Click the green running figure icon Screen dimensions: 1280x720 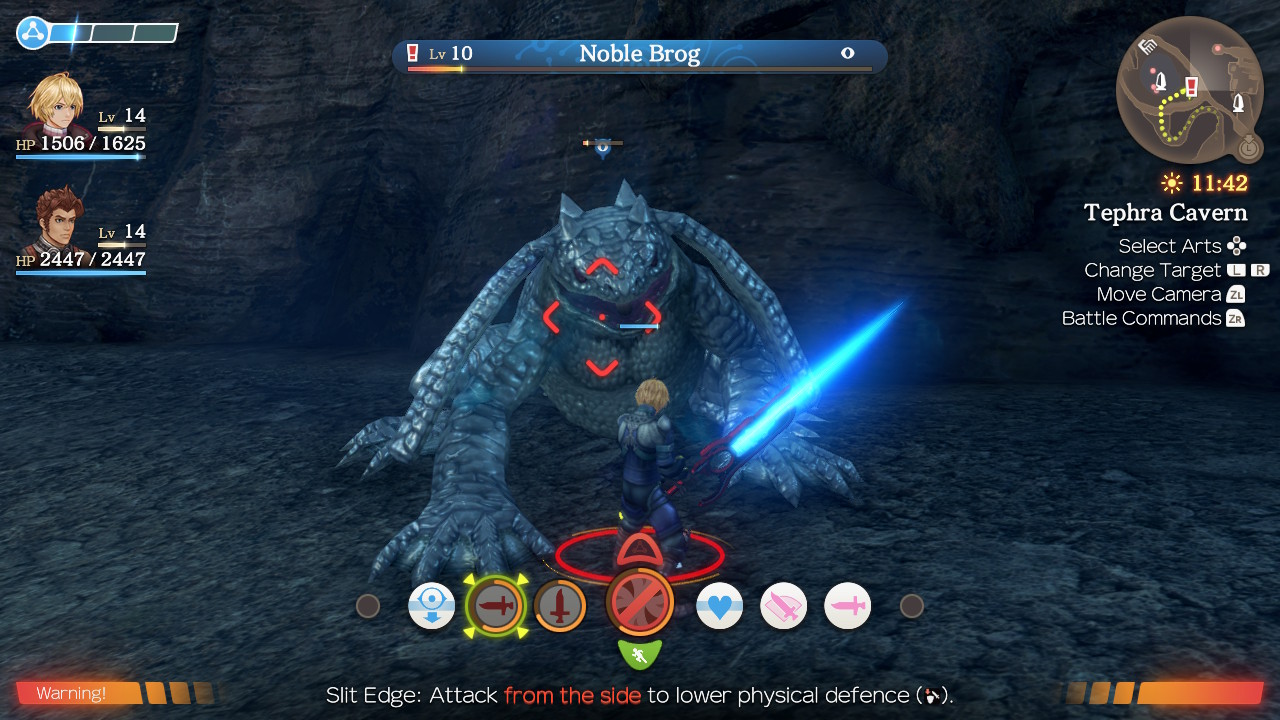[x=639, y=655]
